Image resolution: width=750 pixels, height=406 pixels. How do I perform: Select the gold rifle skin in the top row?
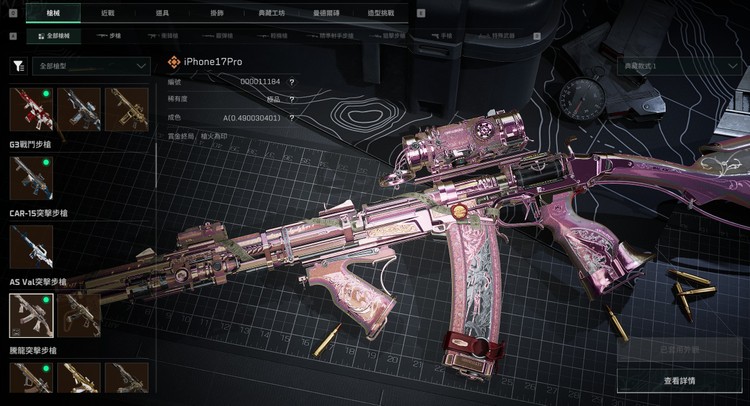click(x=125, y=109)
